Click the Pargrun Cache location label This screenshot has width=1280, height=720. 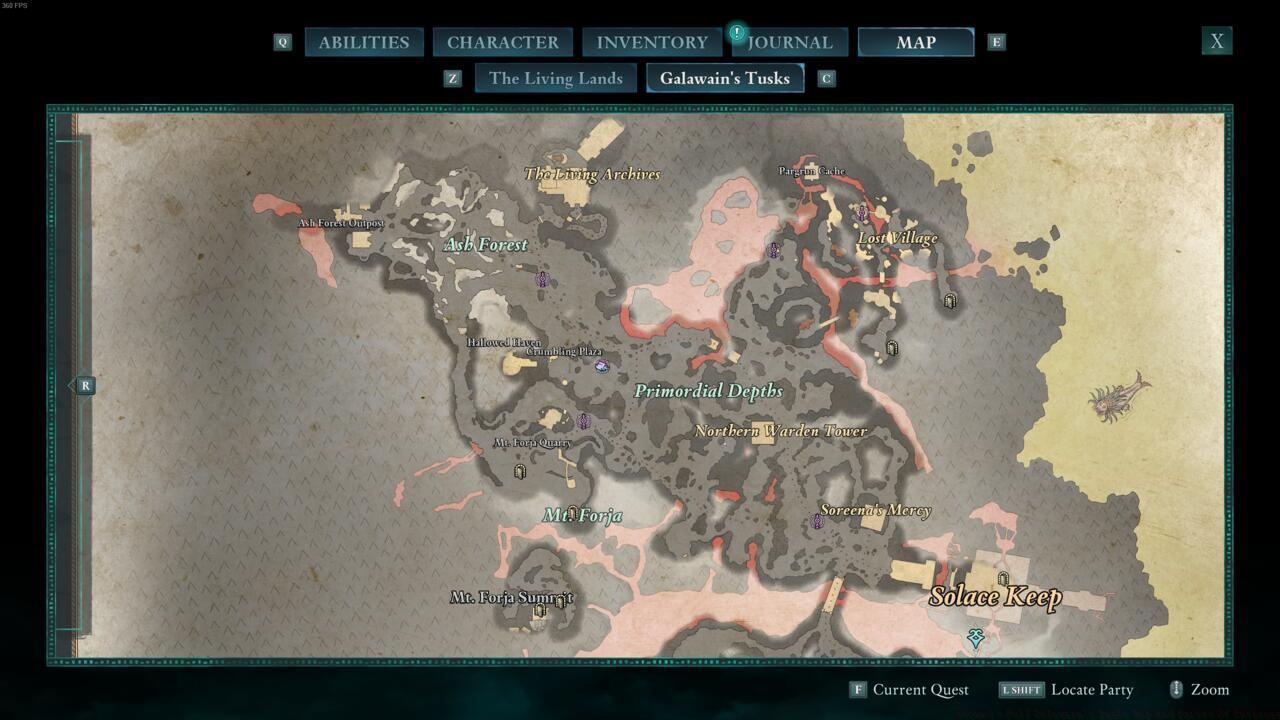[813, 171]
